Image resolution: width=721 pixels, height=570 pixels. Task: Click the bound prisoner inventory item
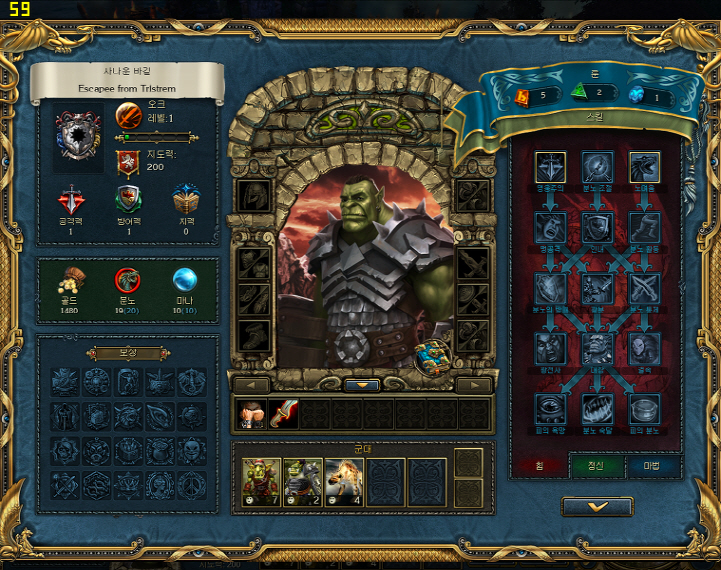click(x=251, y=414)
